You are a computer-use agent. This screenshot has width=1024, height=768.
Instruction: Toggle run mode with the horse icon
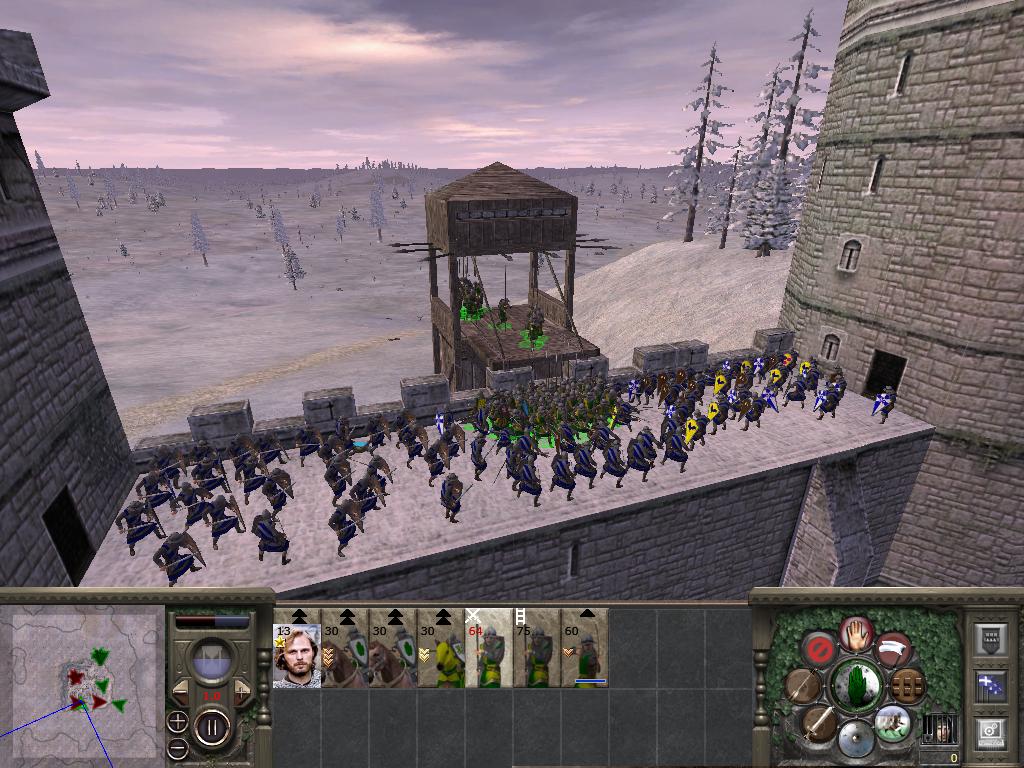[891, 723]
